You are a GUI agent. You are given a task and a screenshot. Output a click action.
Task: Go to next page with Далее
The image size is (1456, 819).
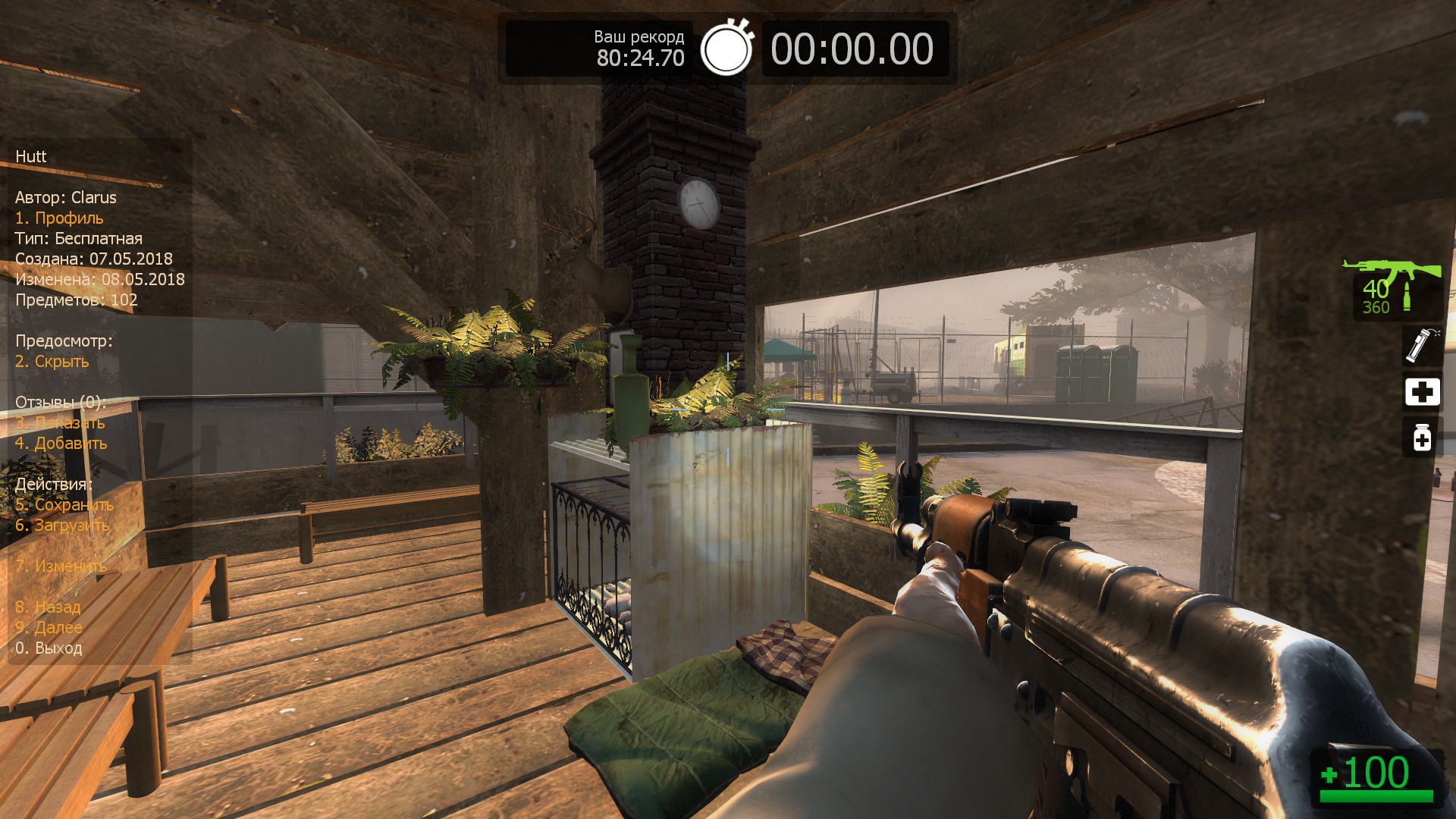click(x=49, y=628)
